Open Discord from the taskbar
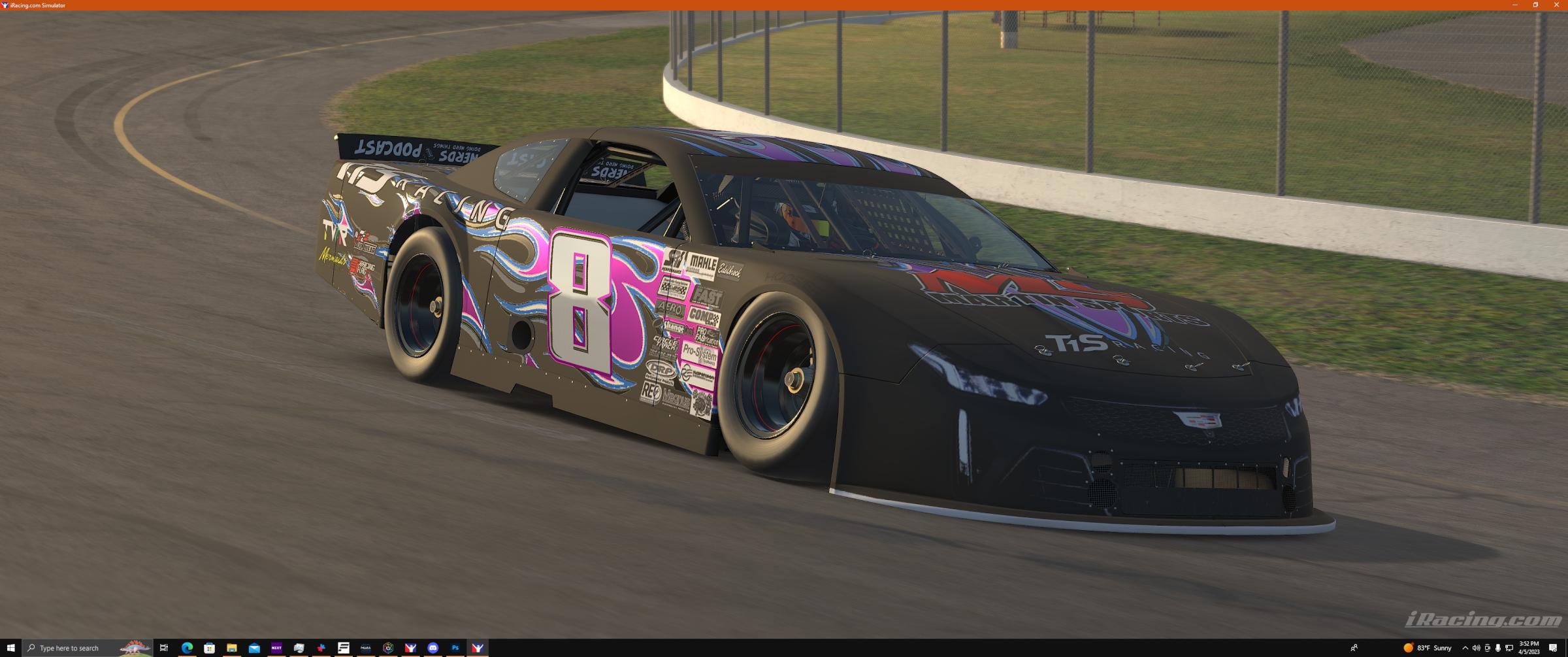Image resolution: width=1568 pixels, height=657 pixels. (x=433, y=648)
